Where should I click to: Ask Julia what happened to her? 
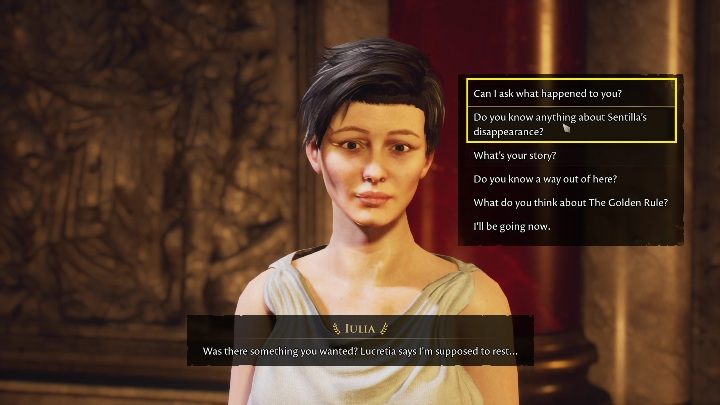pyautogui.click(x=547, y=94)
